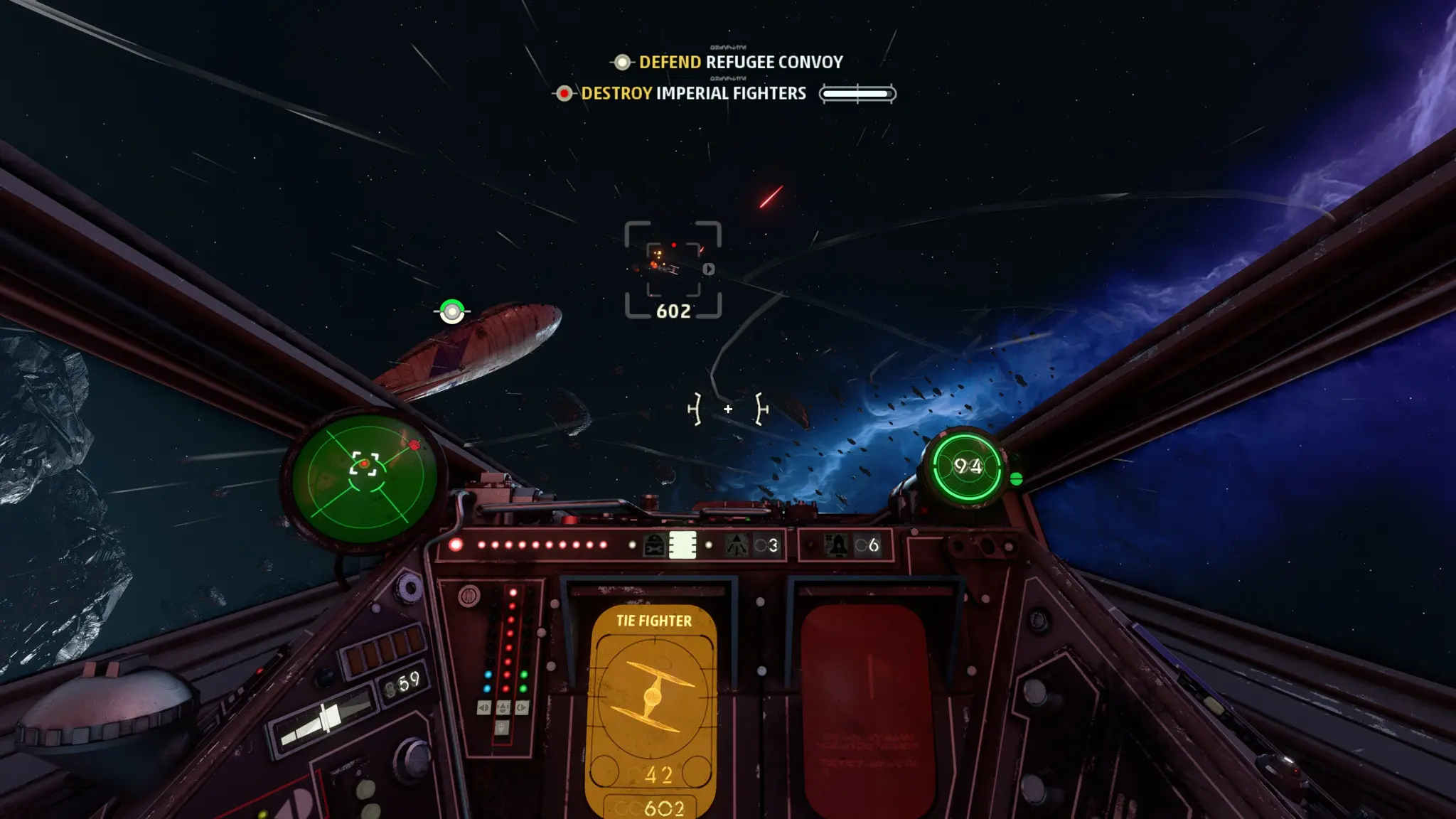Click the red enemy blip on the radar
This screenshot has height=819, width=1456.
[x=414, y=446]
